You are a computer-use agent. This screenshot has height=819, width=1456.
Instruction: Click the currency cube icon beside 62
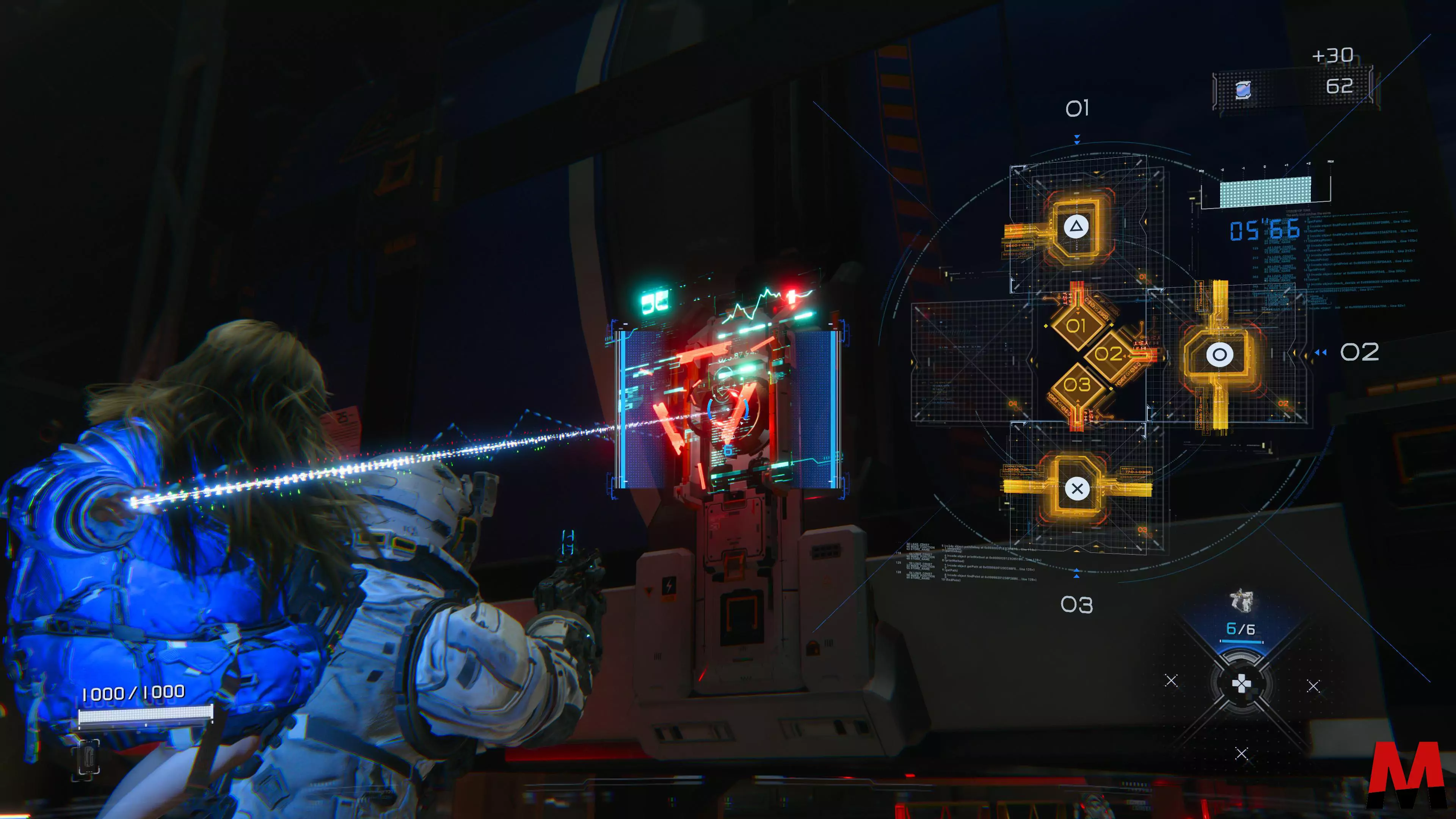click(x=1243, y=89)
